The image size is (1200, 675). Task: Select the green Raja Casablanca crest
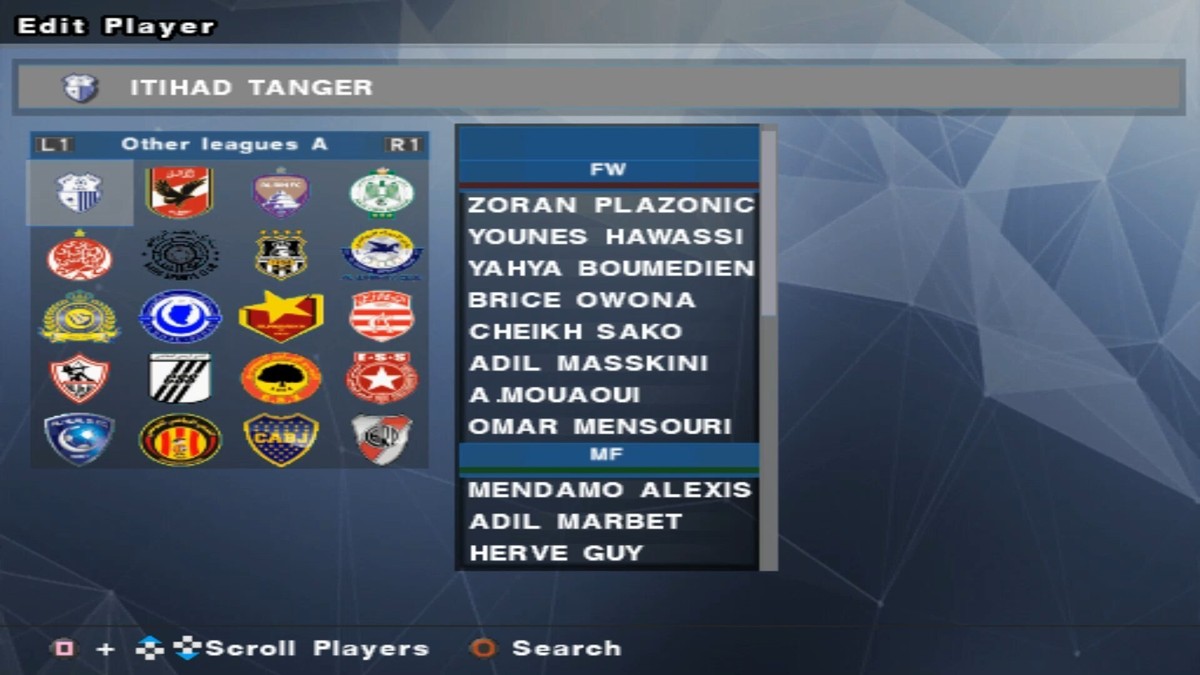(x=382, y=193)
